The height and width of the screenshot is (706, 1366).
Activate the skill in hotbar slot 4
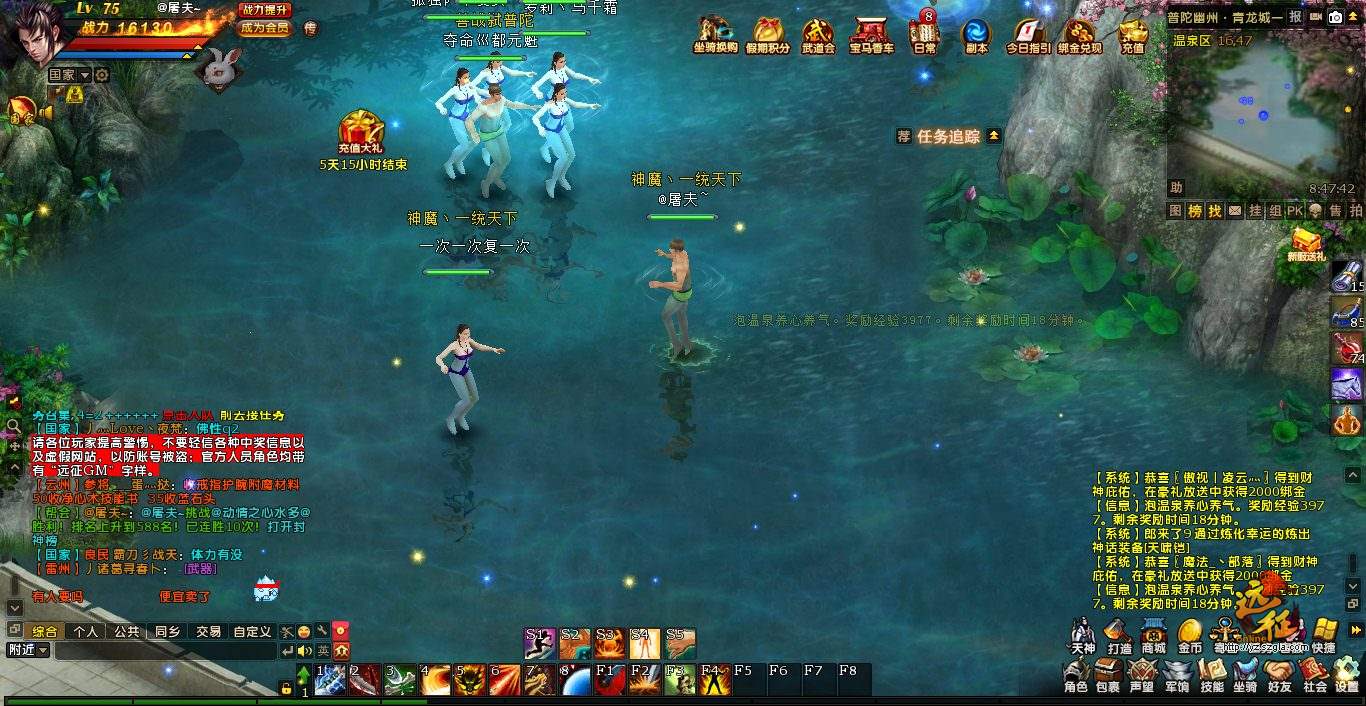click(435, 680)
